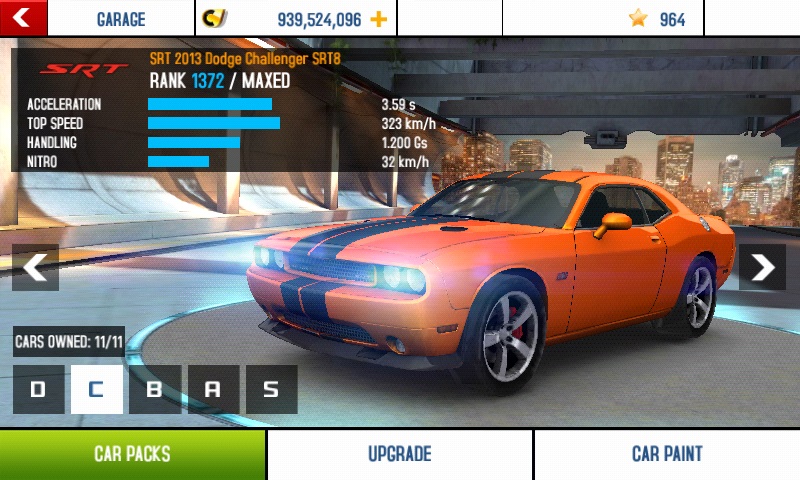Add more credits with the plus icon
The image size is (800, 480).
(378, 19)
